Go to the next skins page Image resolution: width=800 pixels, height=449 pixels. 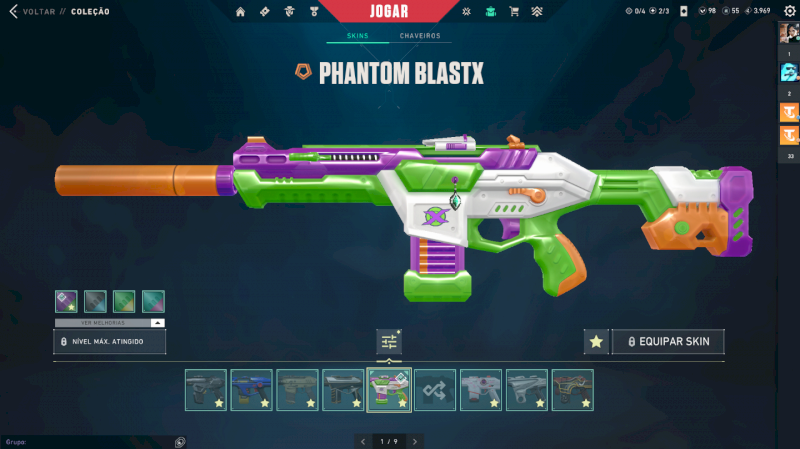coord(414,441)
